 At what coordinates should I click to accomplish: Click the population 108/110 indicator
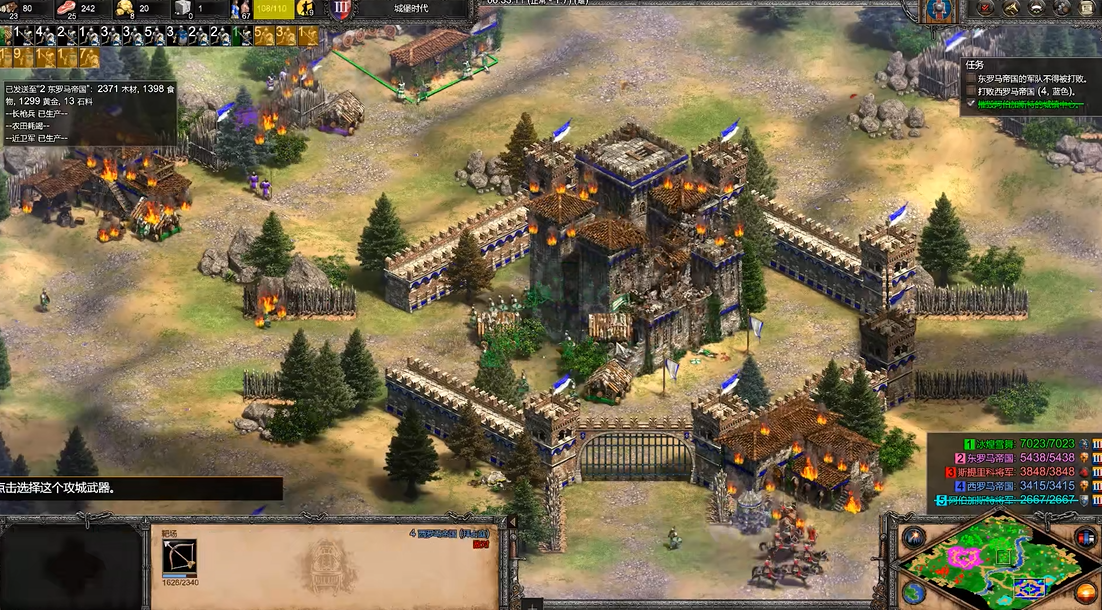pos(272,9)
